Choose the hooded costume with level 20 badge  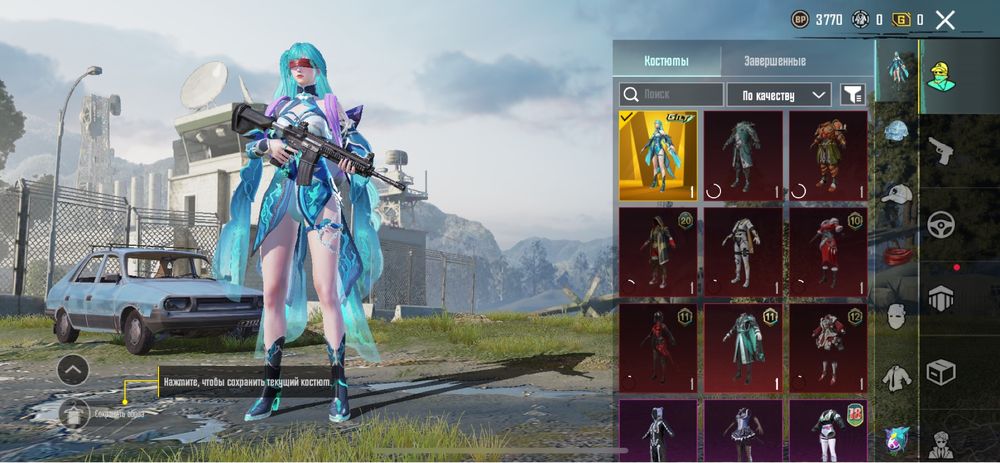pos(658,251)
